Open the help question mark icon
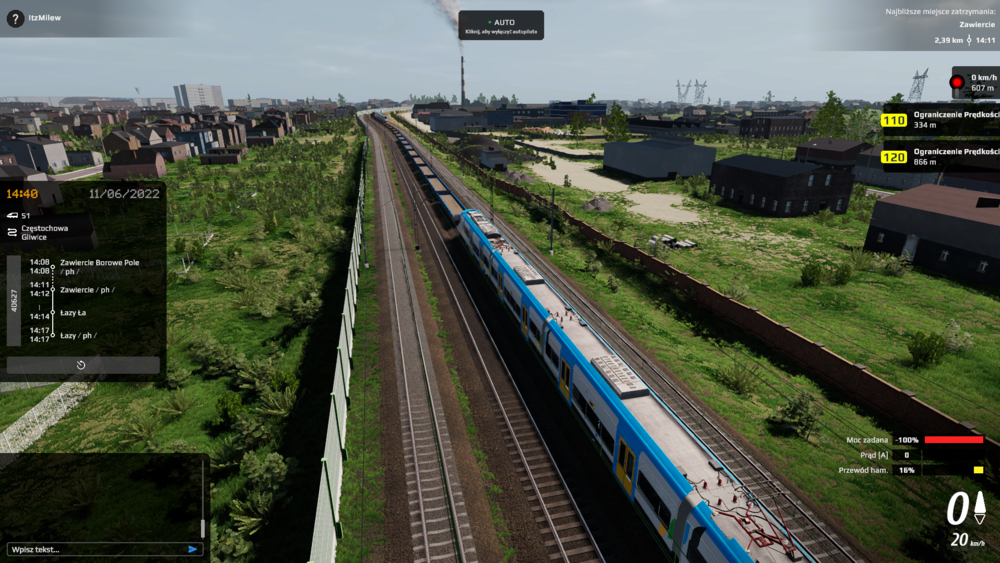The width and height of the screenshot is (1000, 563). click(15, 18)
